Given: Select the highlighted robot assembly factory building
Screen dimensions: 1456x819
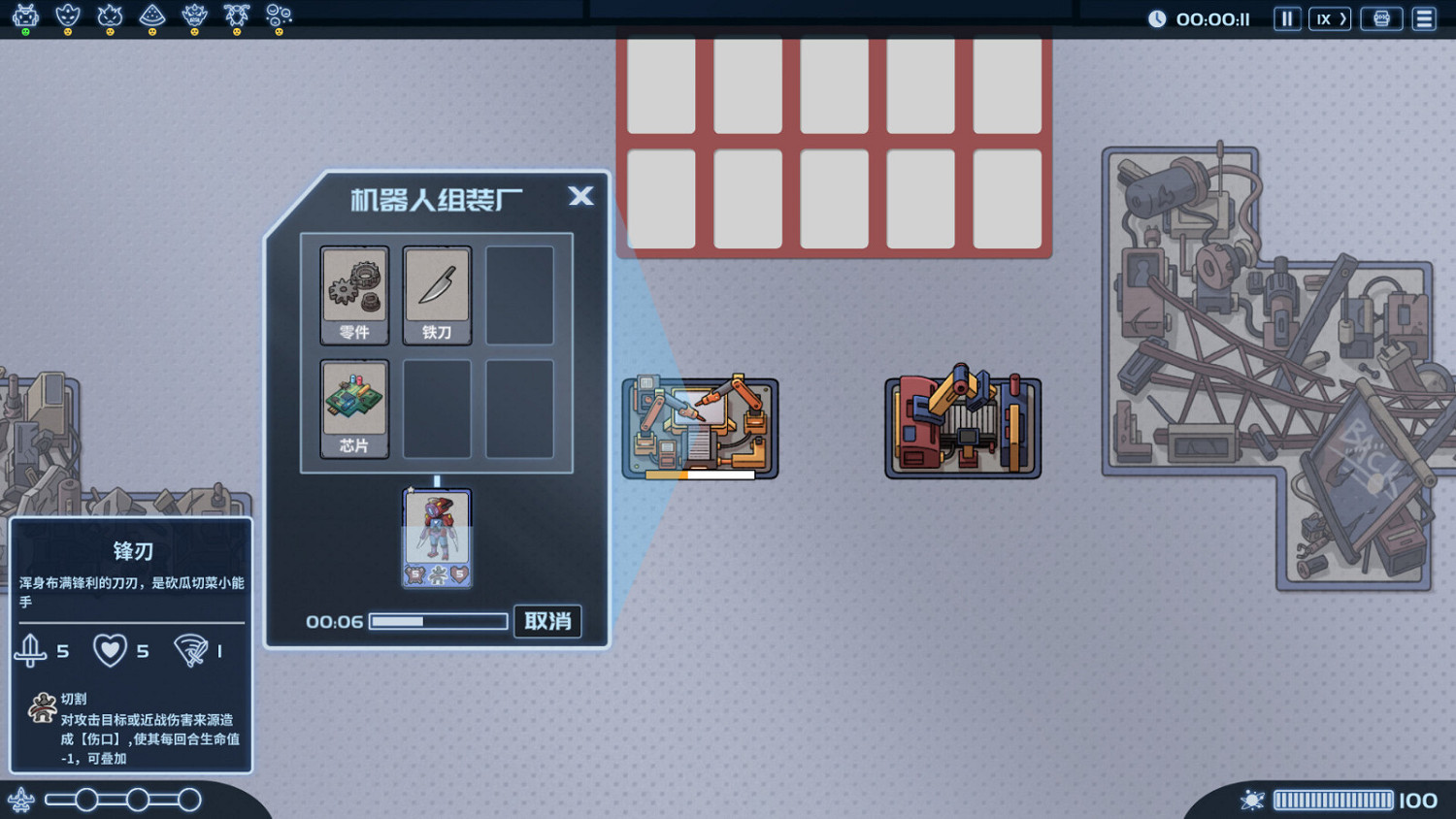Looking at the screenshot, I should click(x=700, y=426).
